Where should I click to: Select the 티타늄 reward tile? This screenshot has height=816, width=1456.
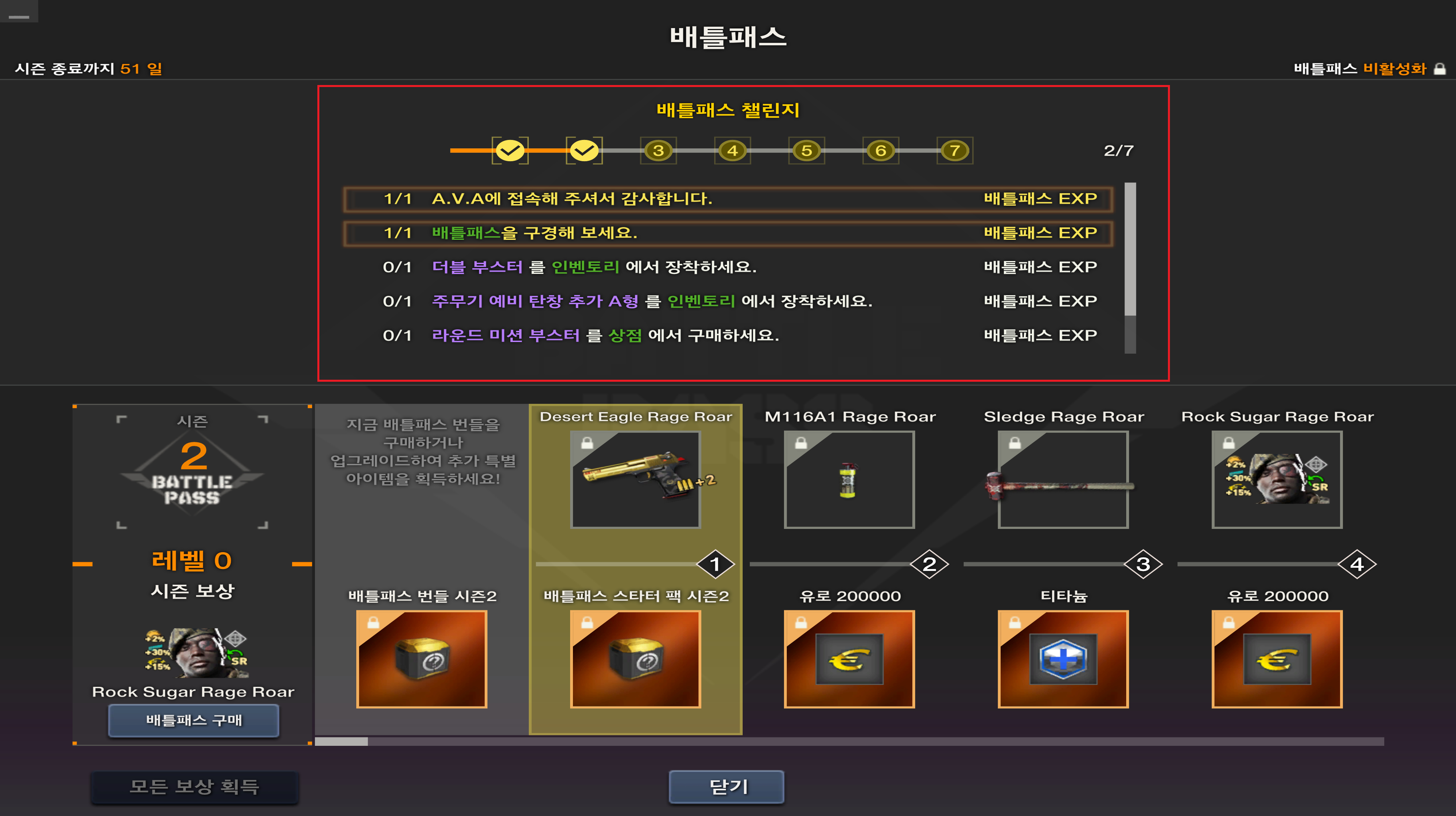[x=1062, y=658]
